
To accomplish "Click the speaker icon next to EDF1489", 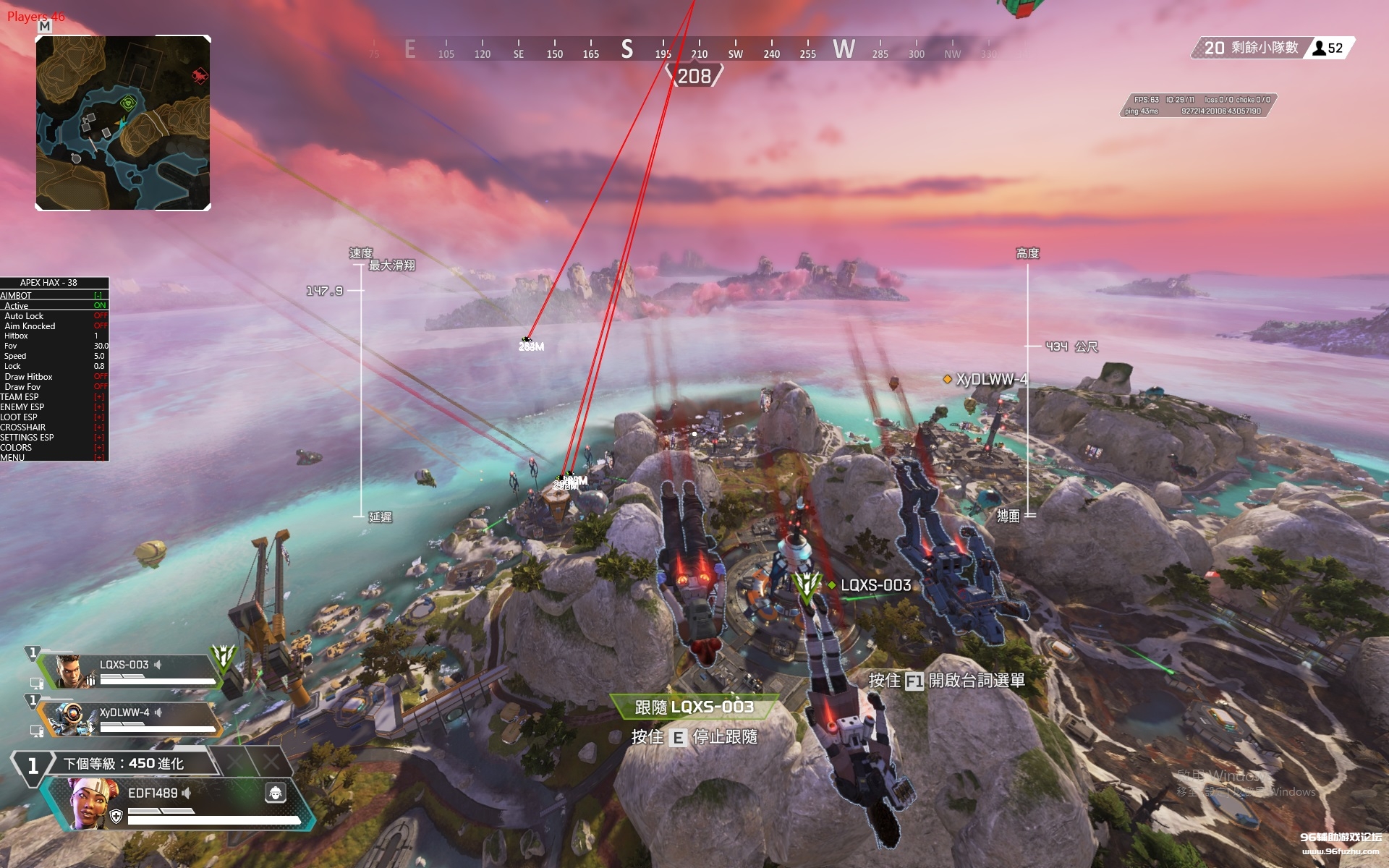I will click(187, 793).
